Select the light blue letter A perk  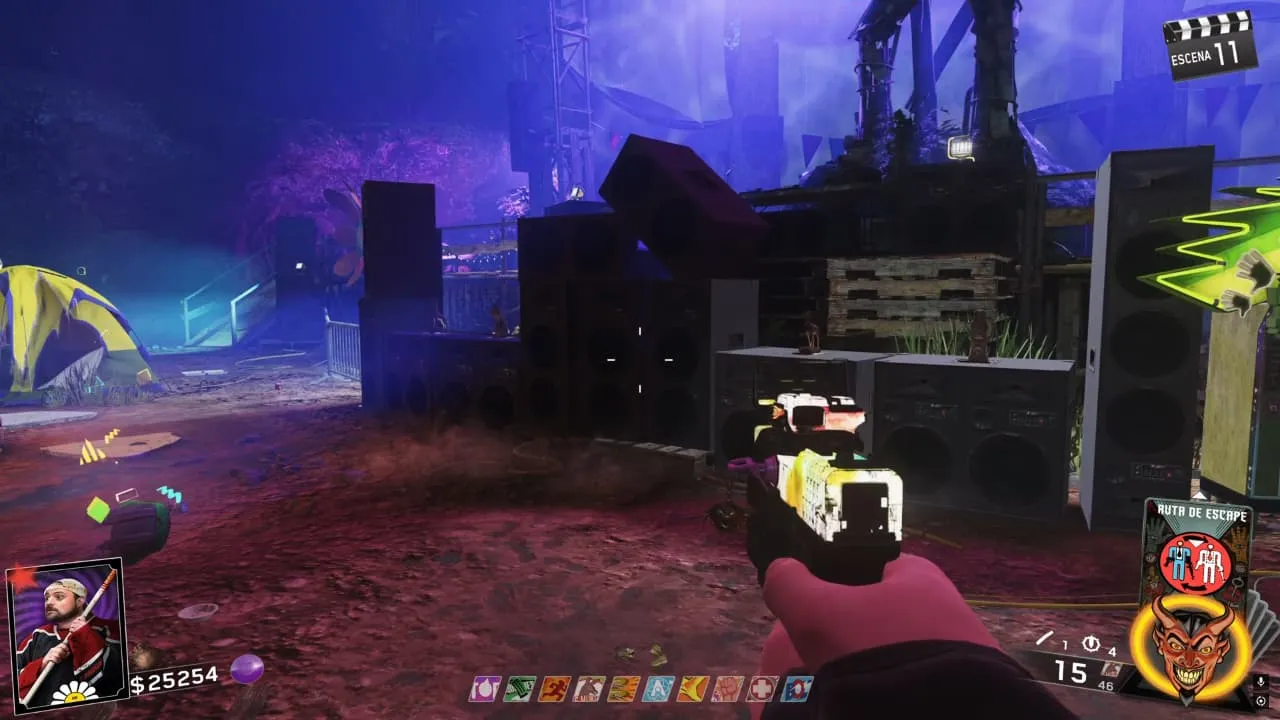(x=657, y=688)
